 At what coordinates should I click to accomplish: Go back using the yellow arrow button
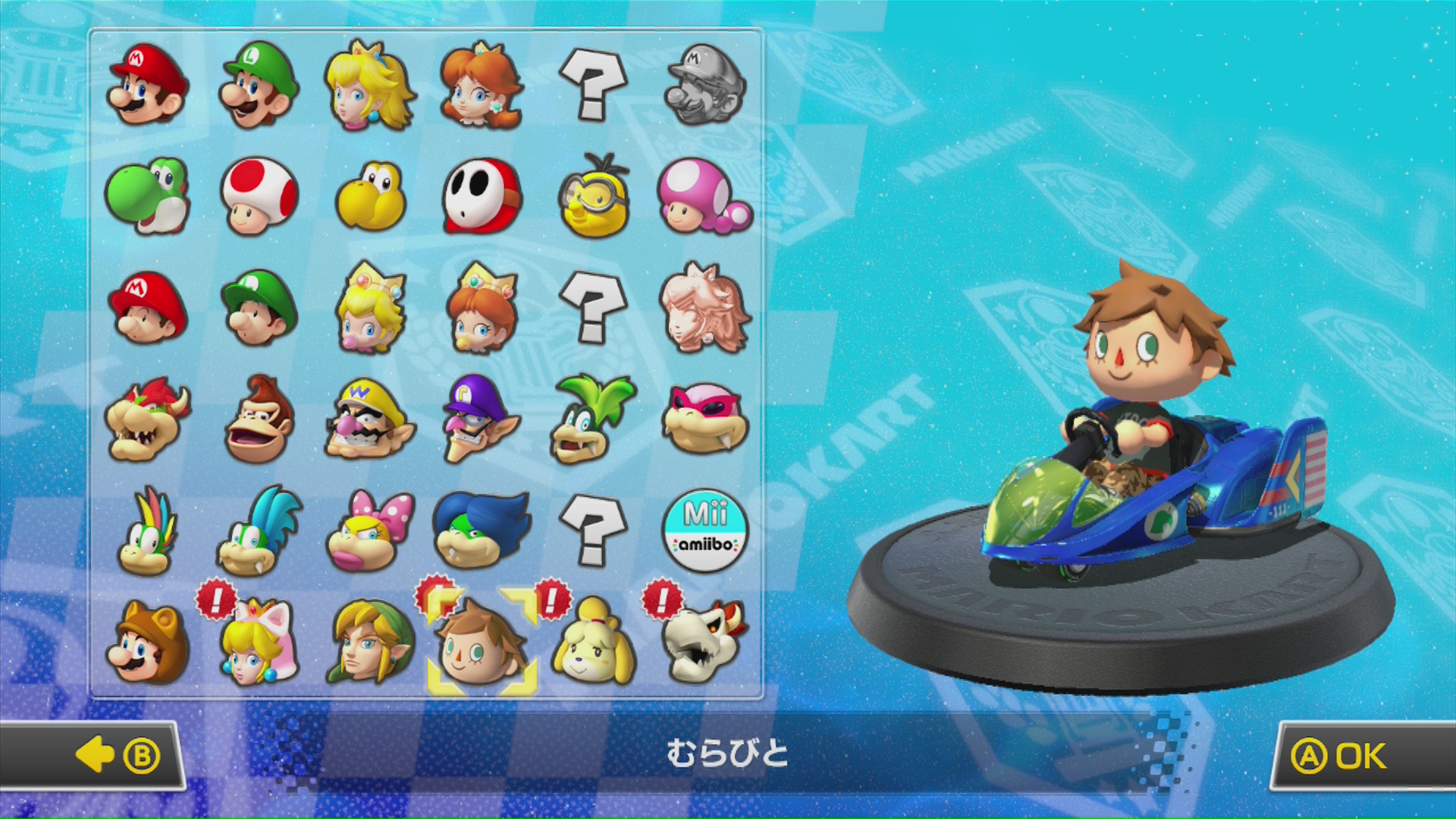[94, 756]
